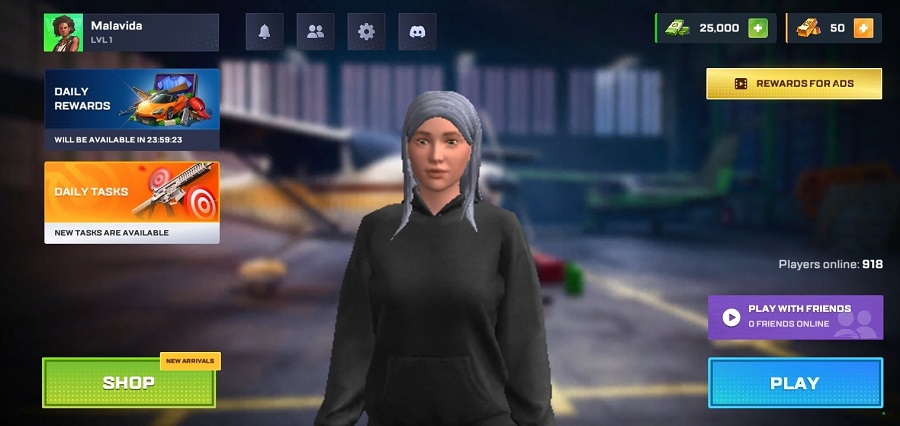Buy gold bars with orange plus button
The height and width of the screenshot is (426, 900).
pos(863,28)
